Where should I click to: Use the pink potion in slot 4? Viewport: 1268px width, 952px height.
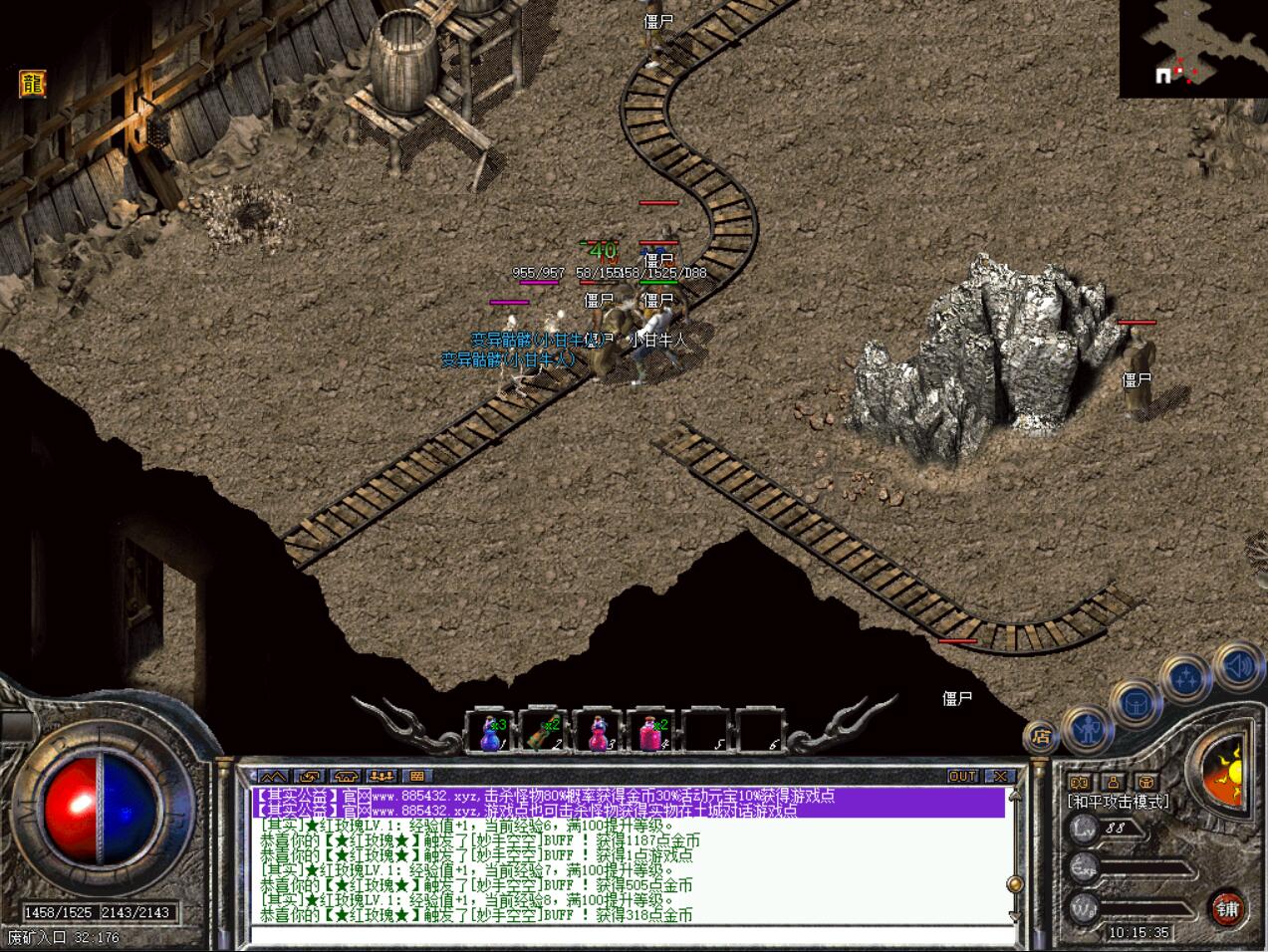[x=651, y=733]
